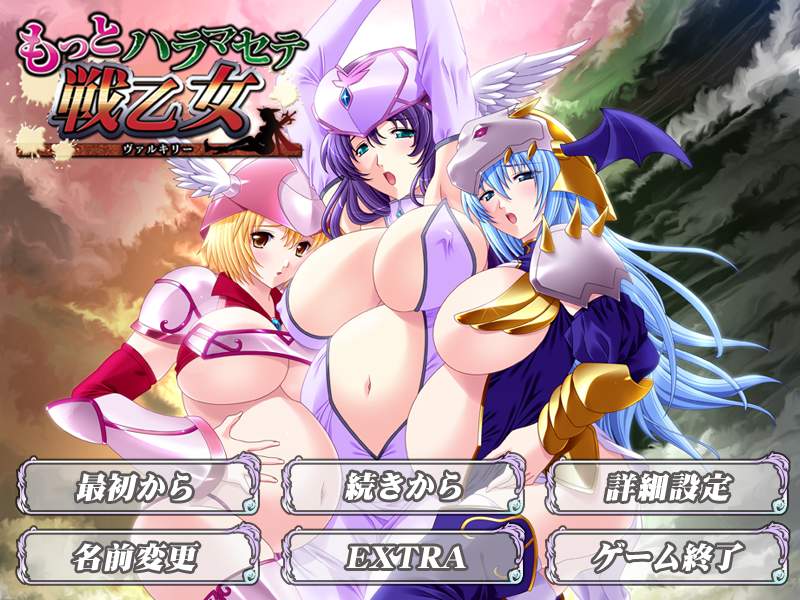Start from the beginning with 最初から
The image size is (800, 600).
pyautogui.click(x=135, y=489)
